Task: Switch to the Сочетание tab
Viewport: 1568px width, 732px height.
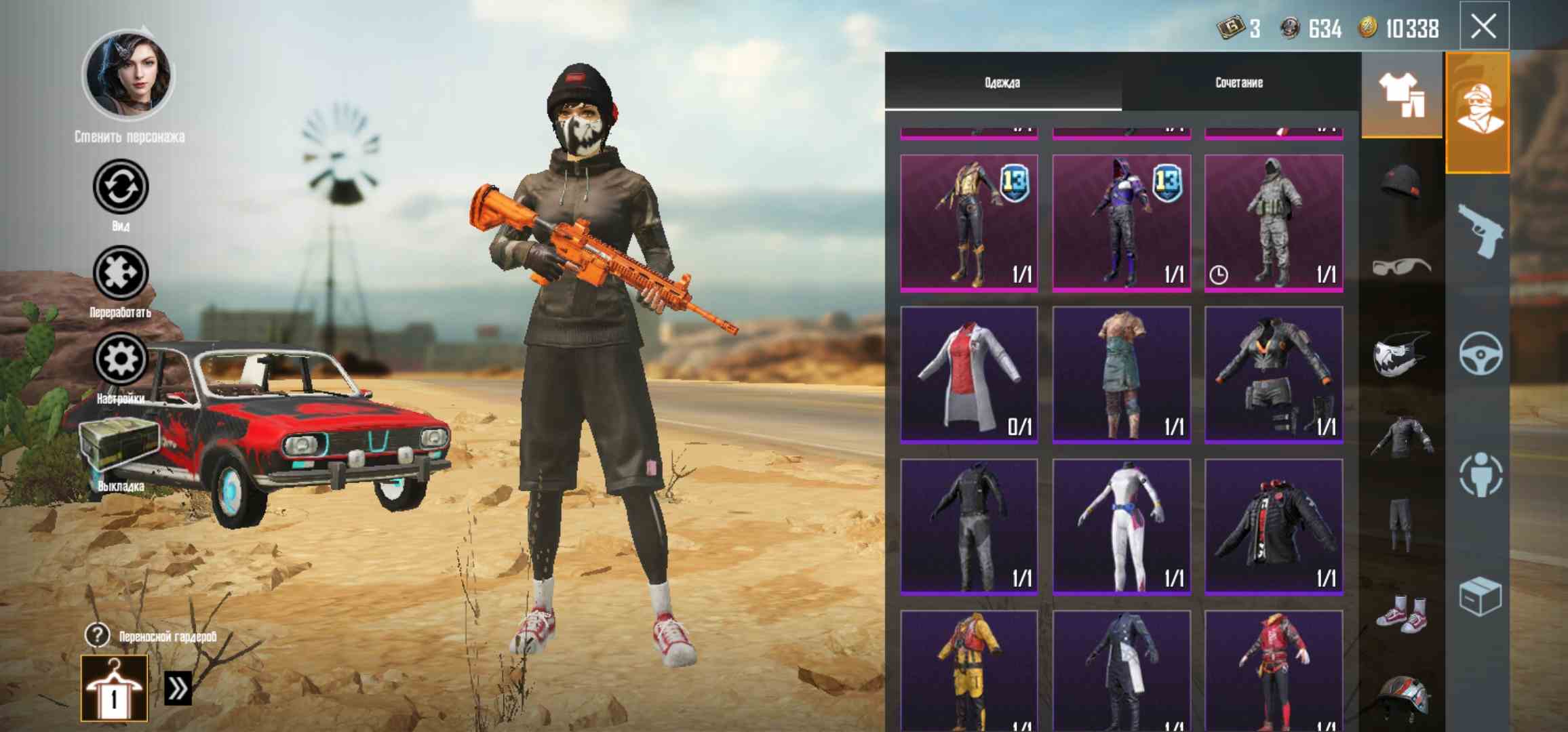Action: (1238, 83)
